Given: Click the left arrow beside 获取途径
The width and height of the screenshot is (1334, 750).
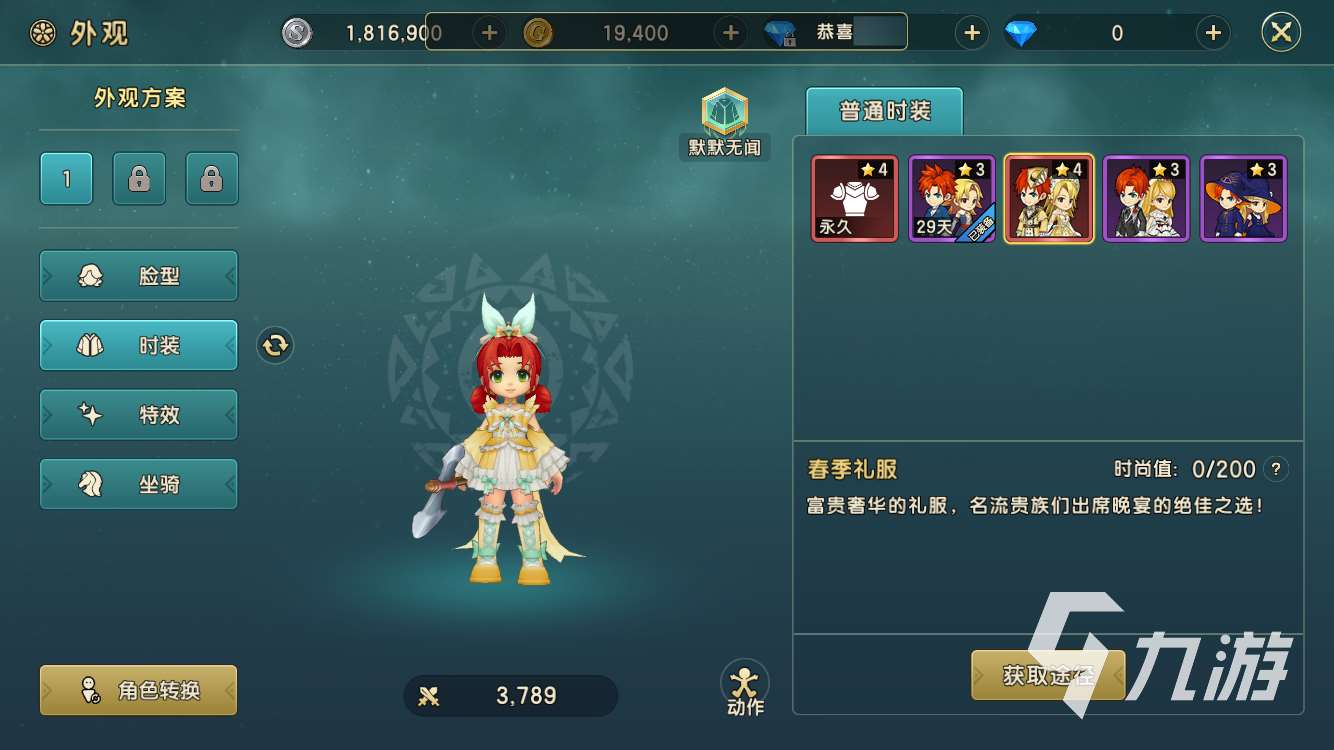Looking at the screenshot, I should (978, 674).
